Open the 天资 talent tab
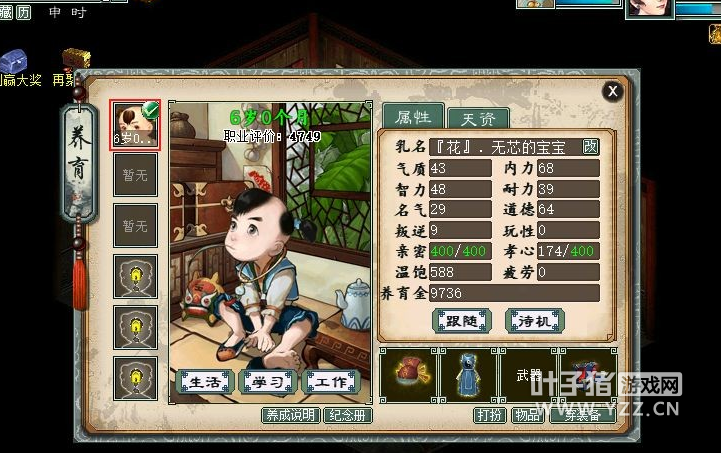This screenshot has width=721, height=453. (x=477, y=118)
